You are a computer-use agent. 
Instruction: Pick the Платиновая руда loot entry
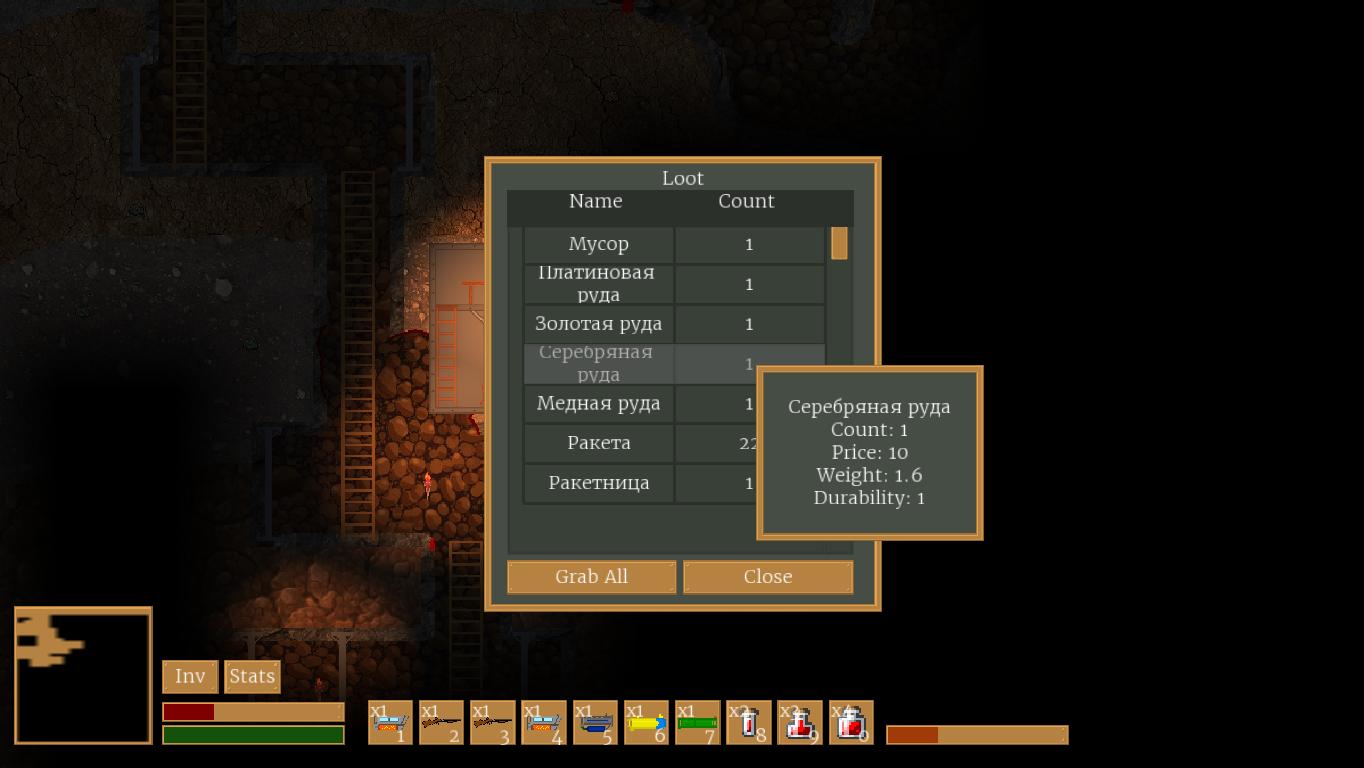point(598,284)
